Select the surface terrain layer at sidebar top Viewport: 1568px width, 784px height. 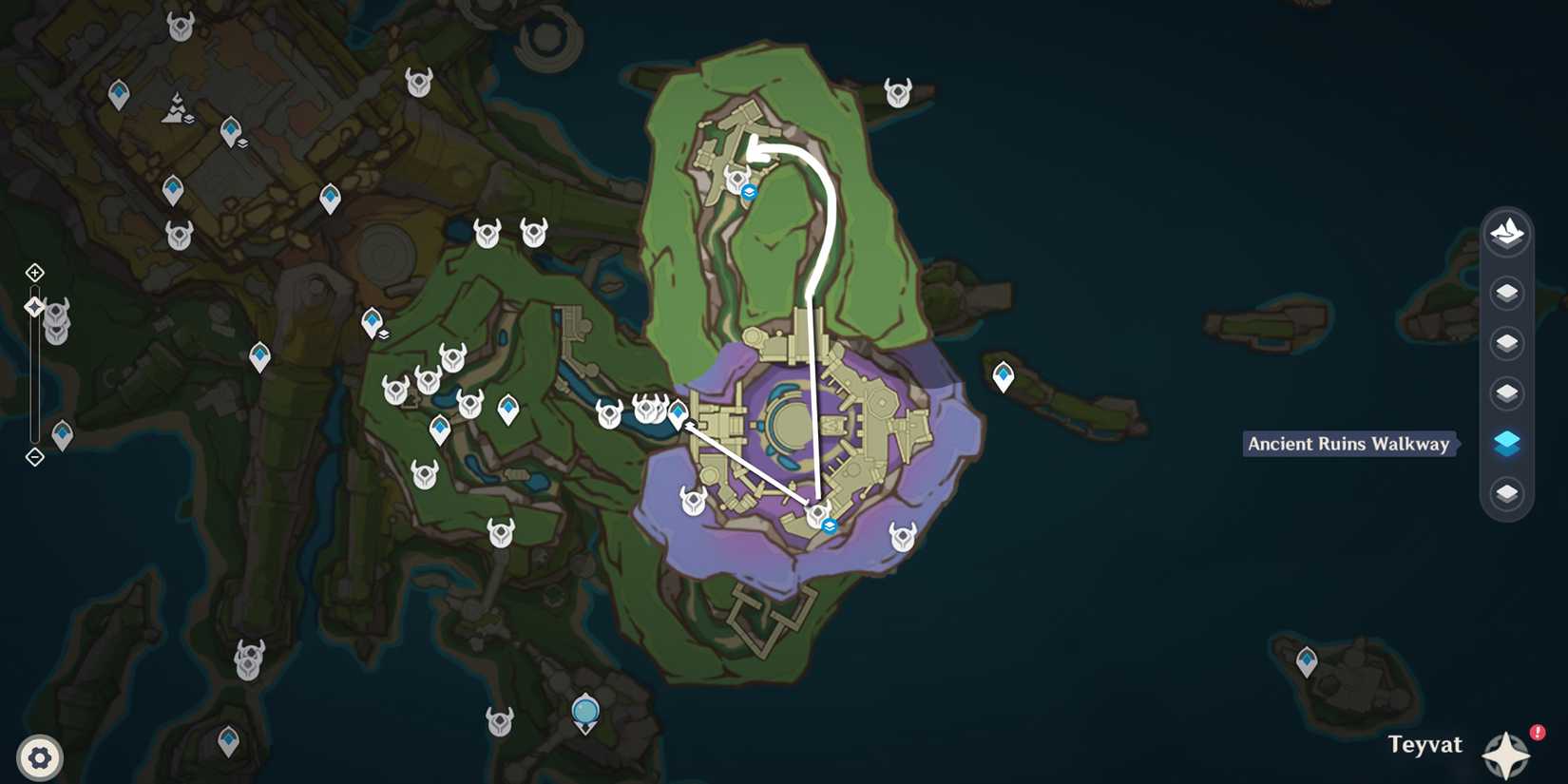click(x=1507, y=234)
